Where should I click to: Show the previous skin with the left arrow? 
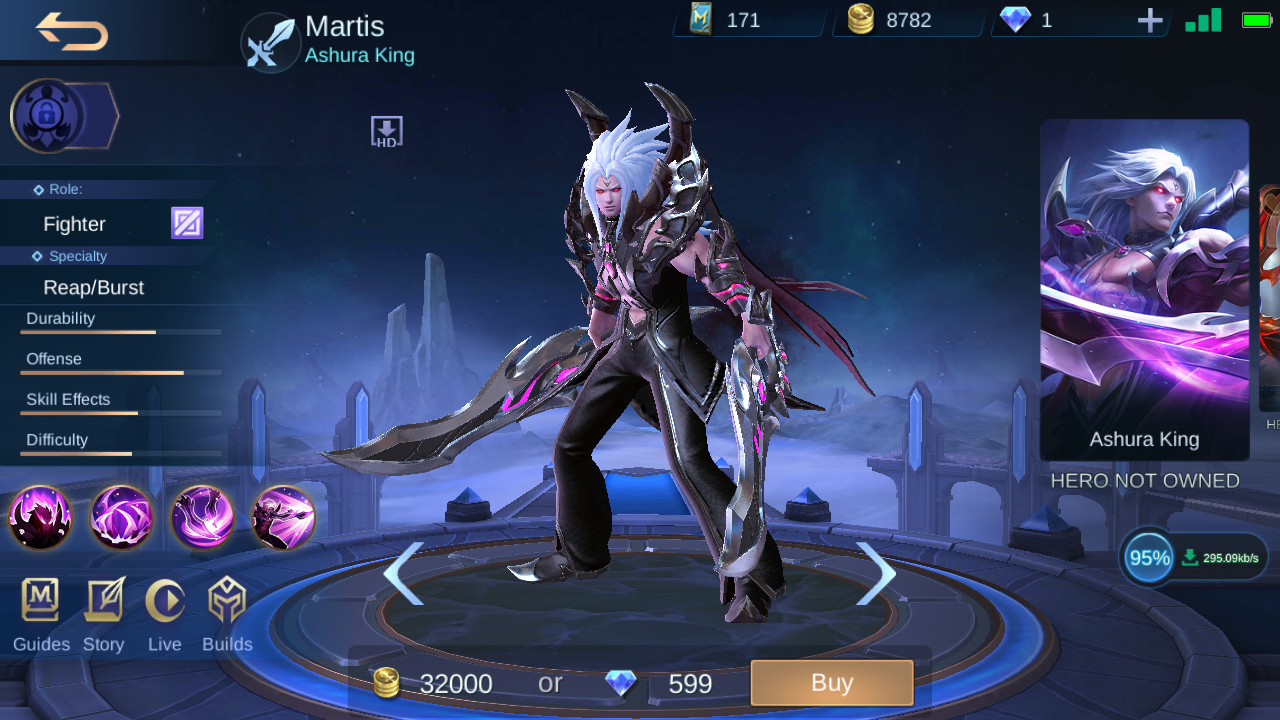point(405,572)
